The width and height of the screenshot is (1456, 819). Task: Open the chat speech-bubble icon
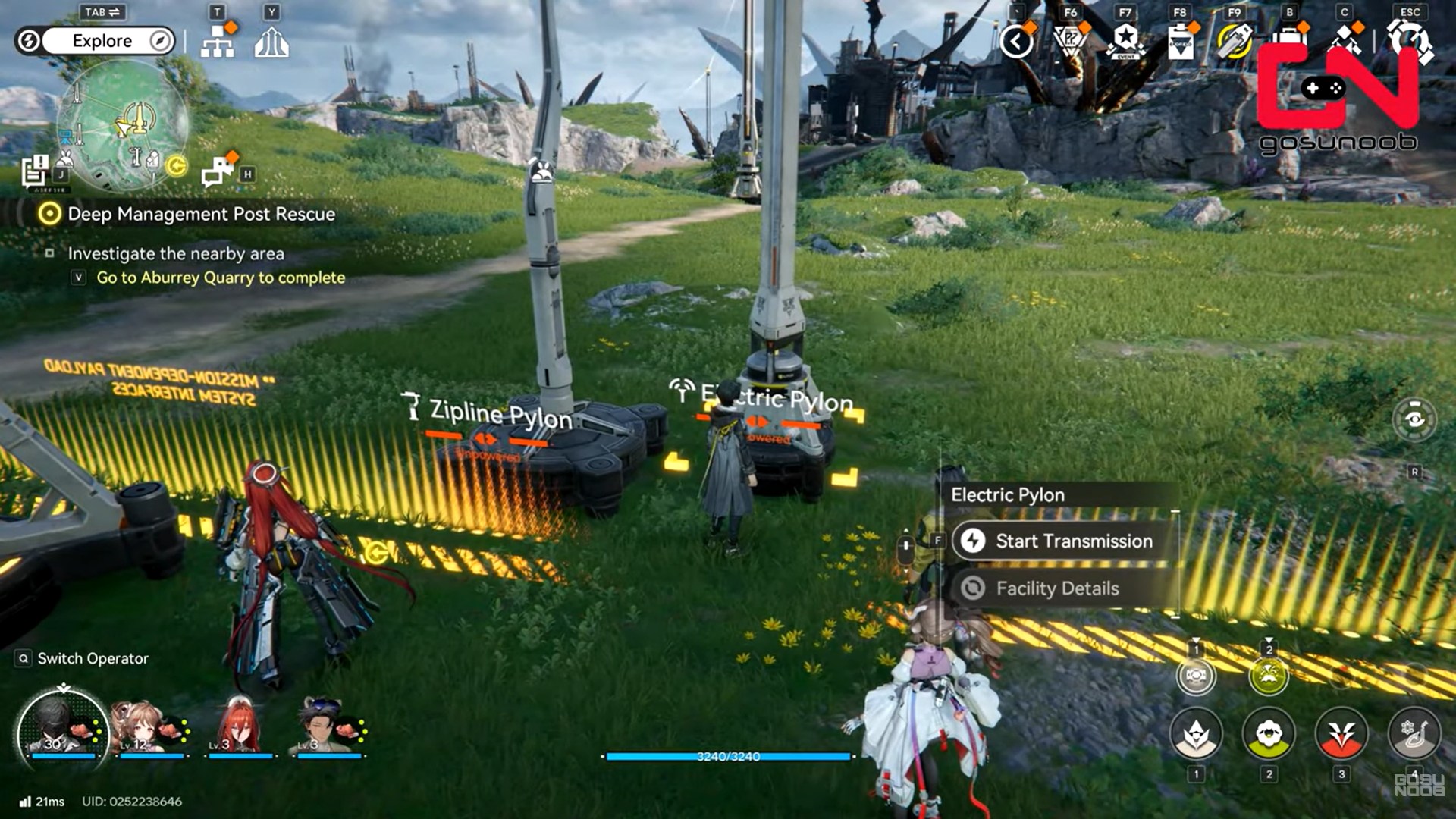coord(218,171)
